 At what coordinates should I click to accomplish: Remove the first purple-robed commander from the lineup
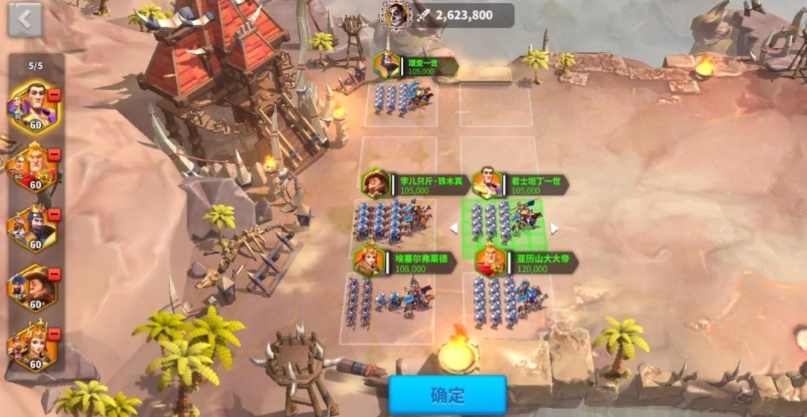pyautogui.click(x=54, y=94)
